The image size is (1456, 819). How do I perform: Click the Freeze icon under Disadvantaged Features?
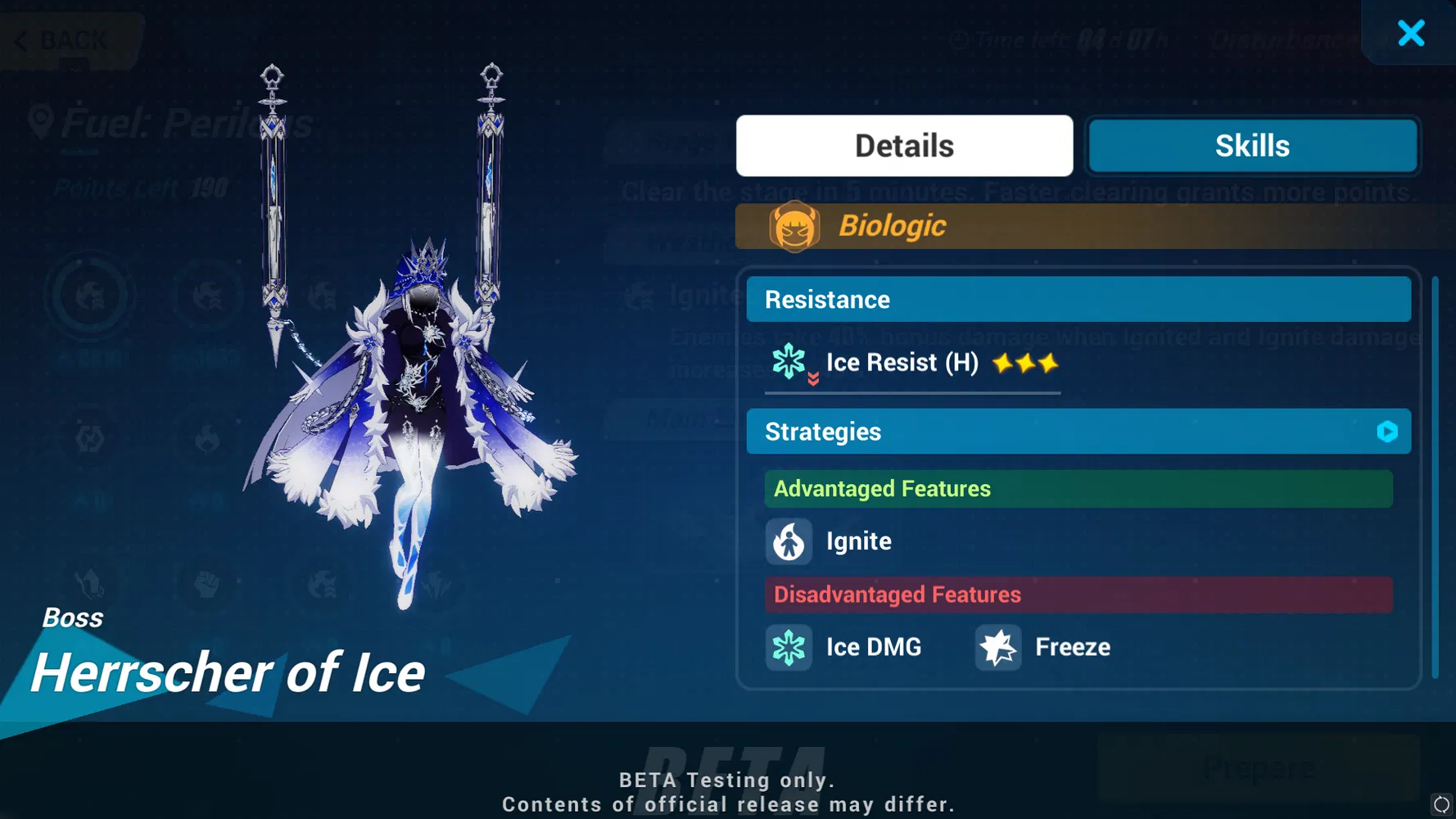[997, 647]
